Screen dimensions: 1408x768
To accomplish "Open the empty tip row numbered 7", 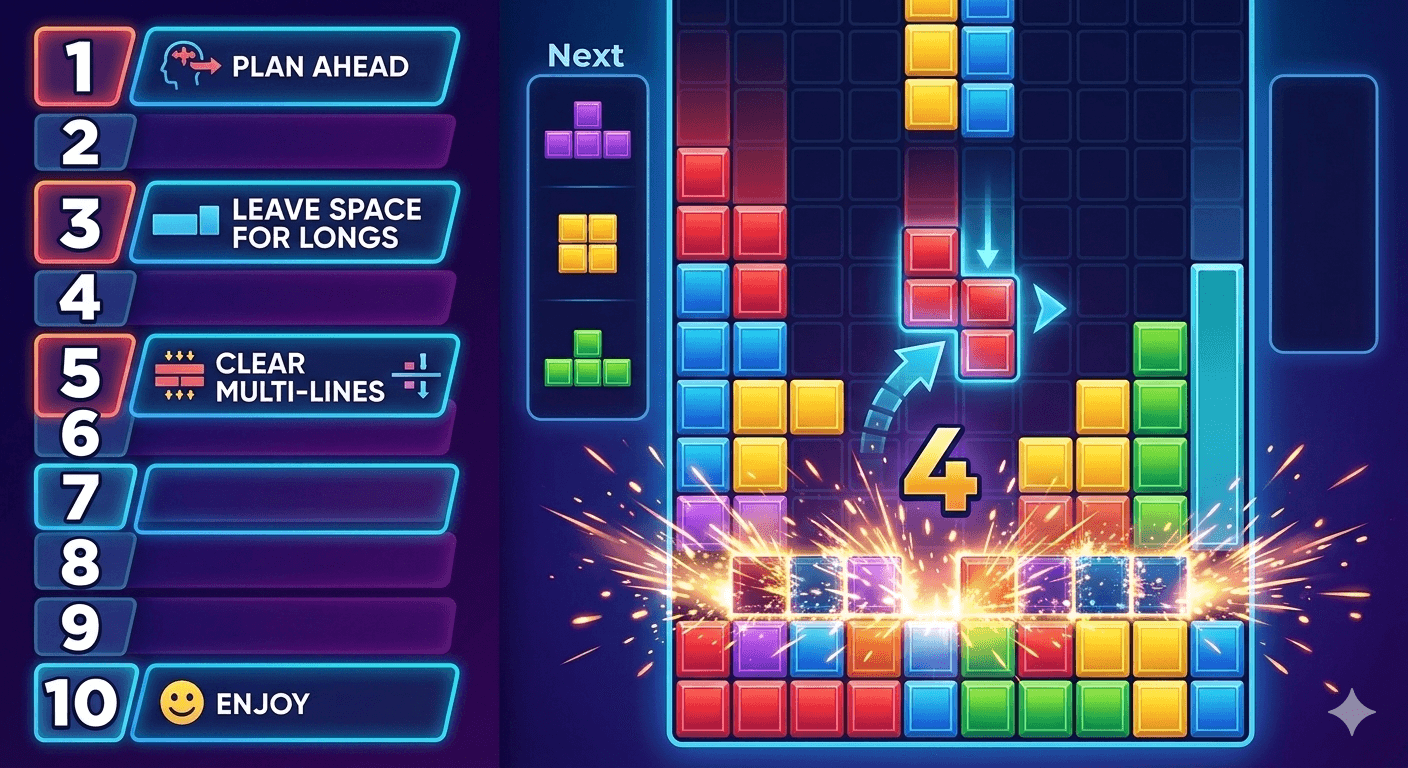I will pyautogui.click(x=295, y=498).
